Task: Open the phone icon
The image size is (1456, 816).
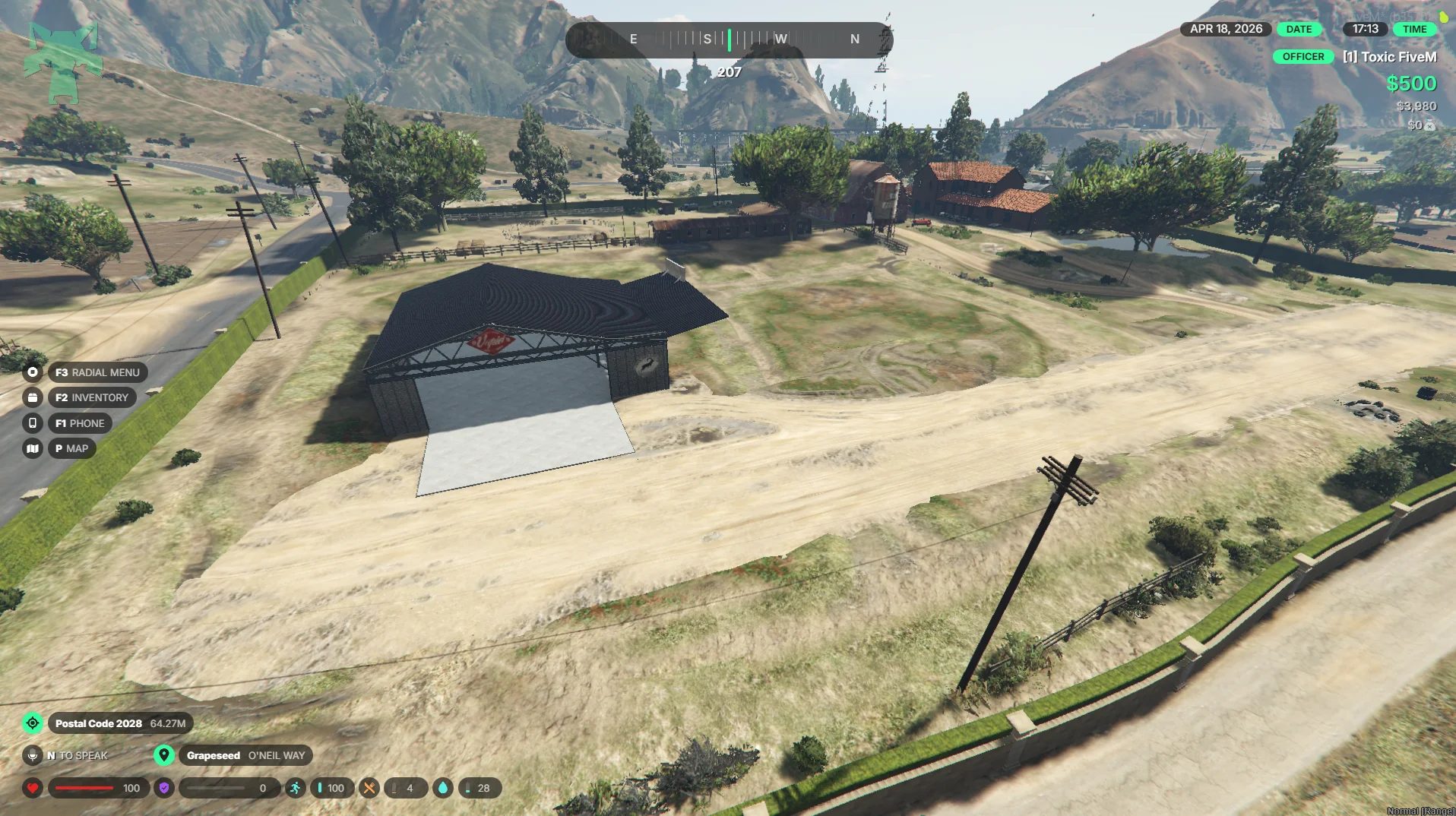Action: tap(33, 423)
